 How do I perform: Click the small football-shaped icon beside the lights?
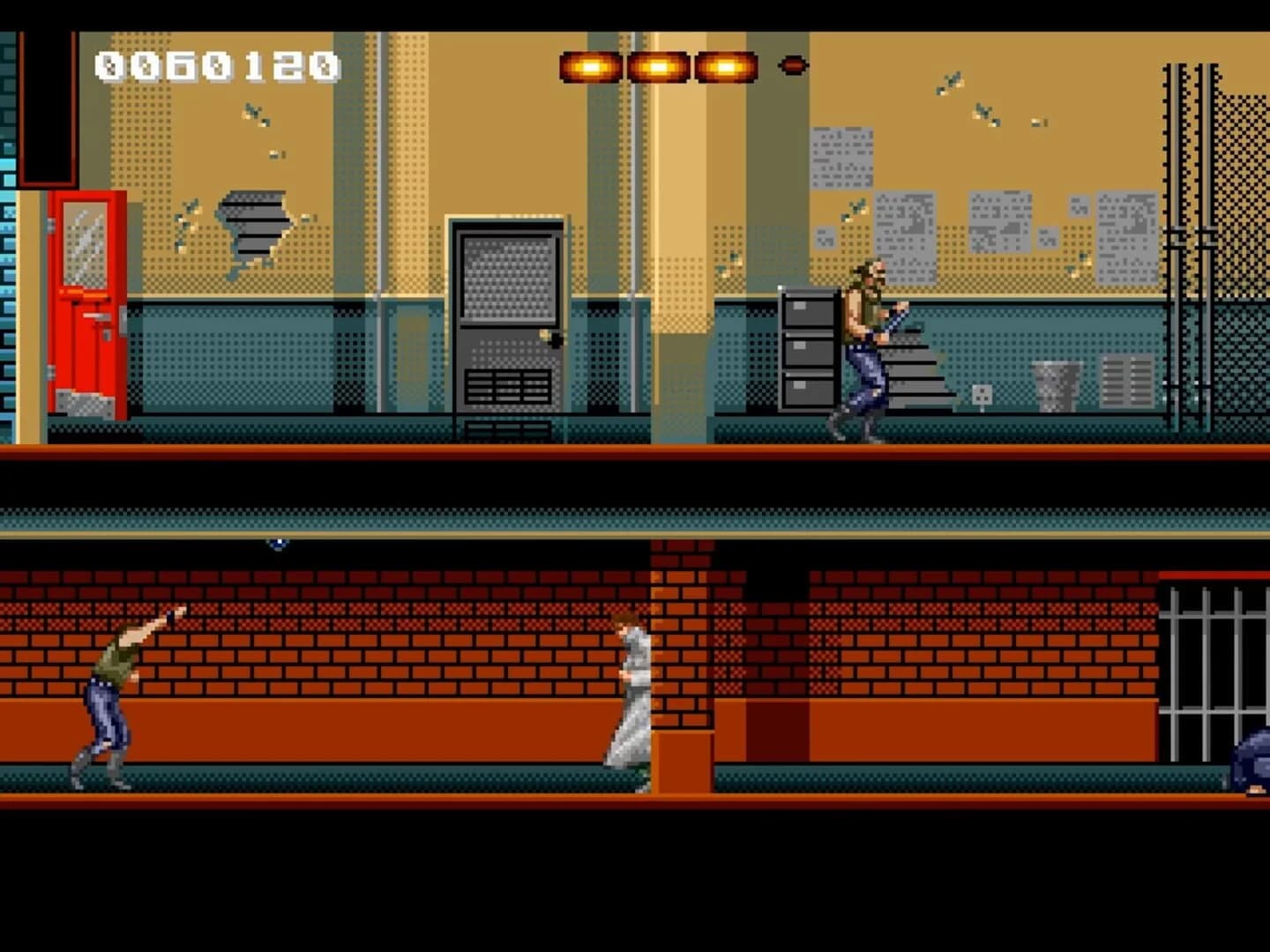[792, 63]
